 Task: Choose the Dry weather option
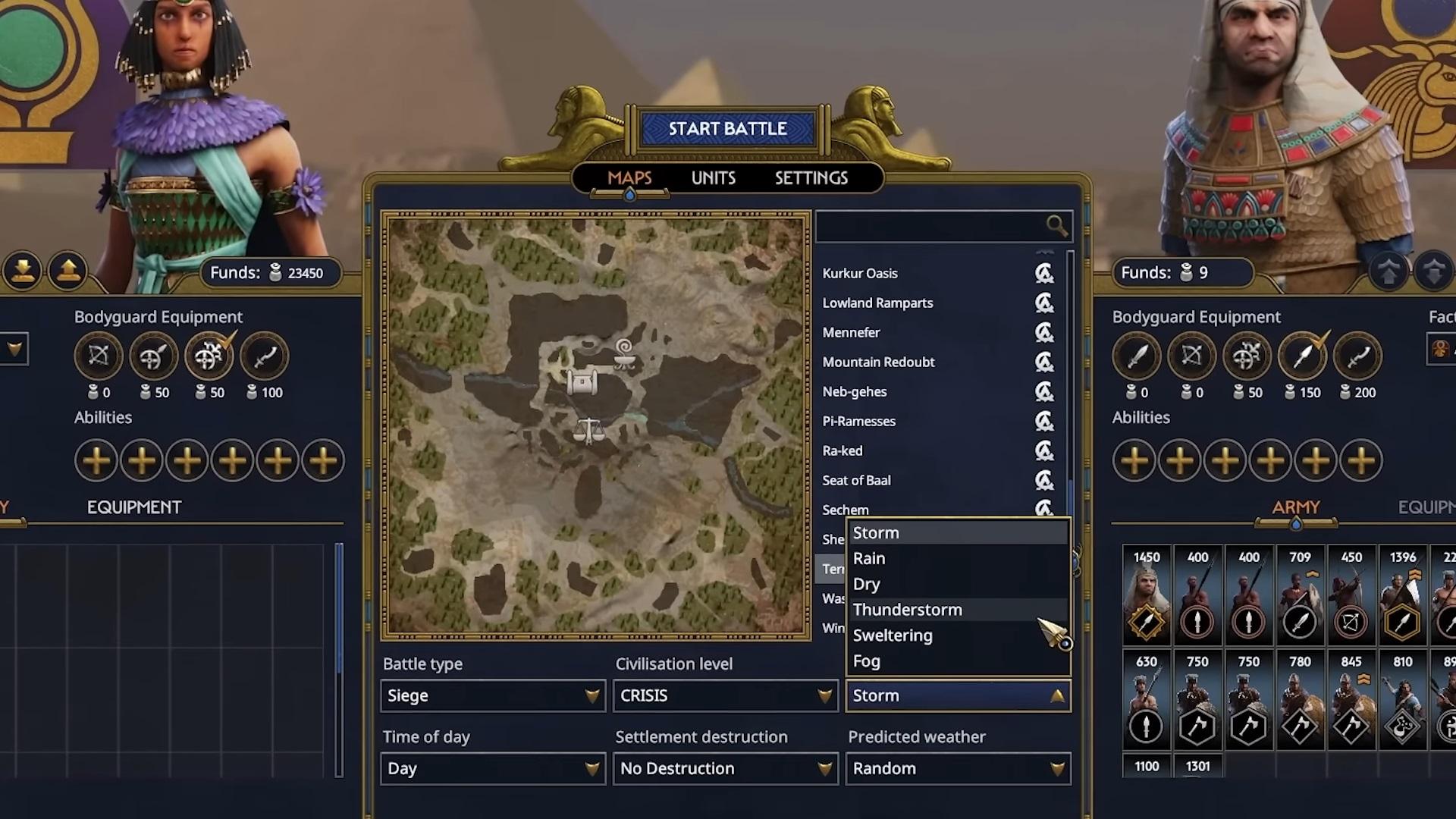(x=867, y=585)
